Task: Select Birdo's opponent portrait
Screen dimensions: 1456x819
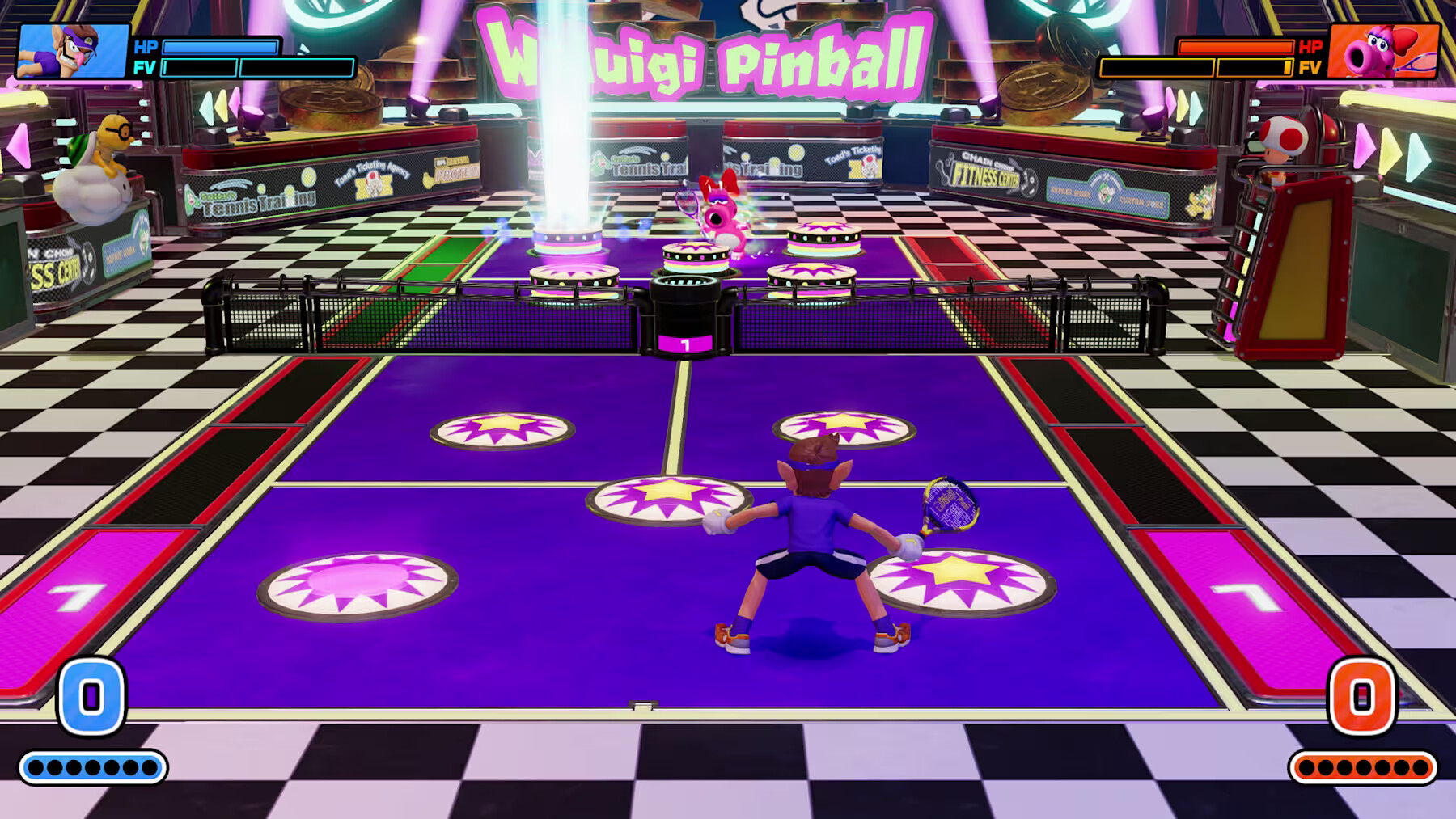Action: point(1383,51)
